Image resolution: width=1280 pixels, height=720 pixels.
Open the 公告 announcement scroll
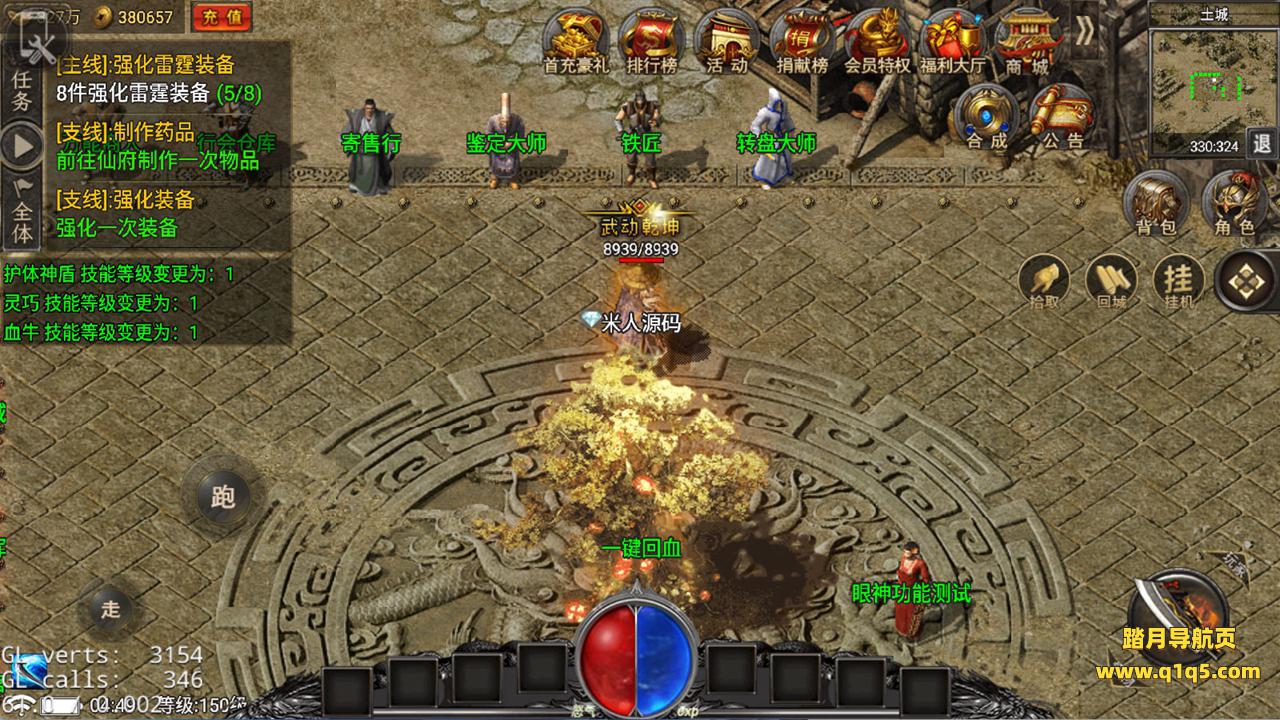1062,116
